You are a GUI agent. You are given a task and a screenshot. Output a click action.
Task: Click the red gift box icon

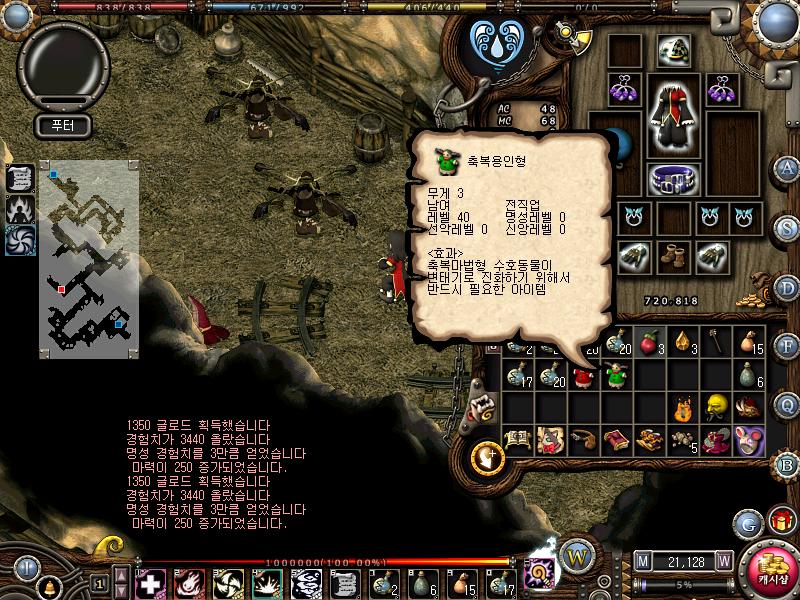(x=781, y=522)
